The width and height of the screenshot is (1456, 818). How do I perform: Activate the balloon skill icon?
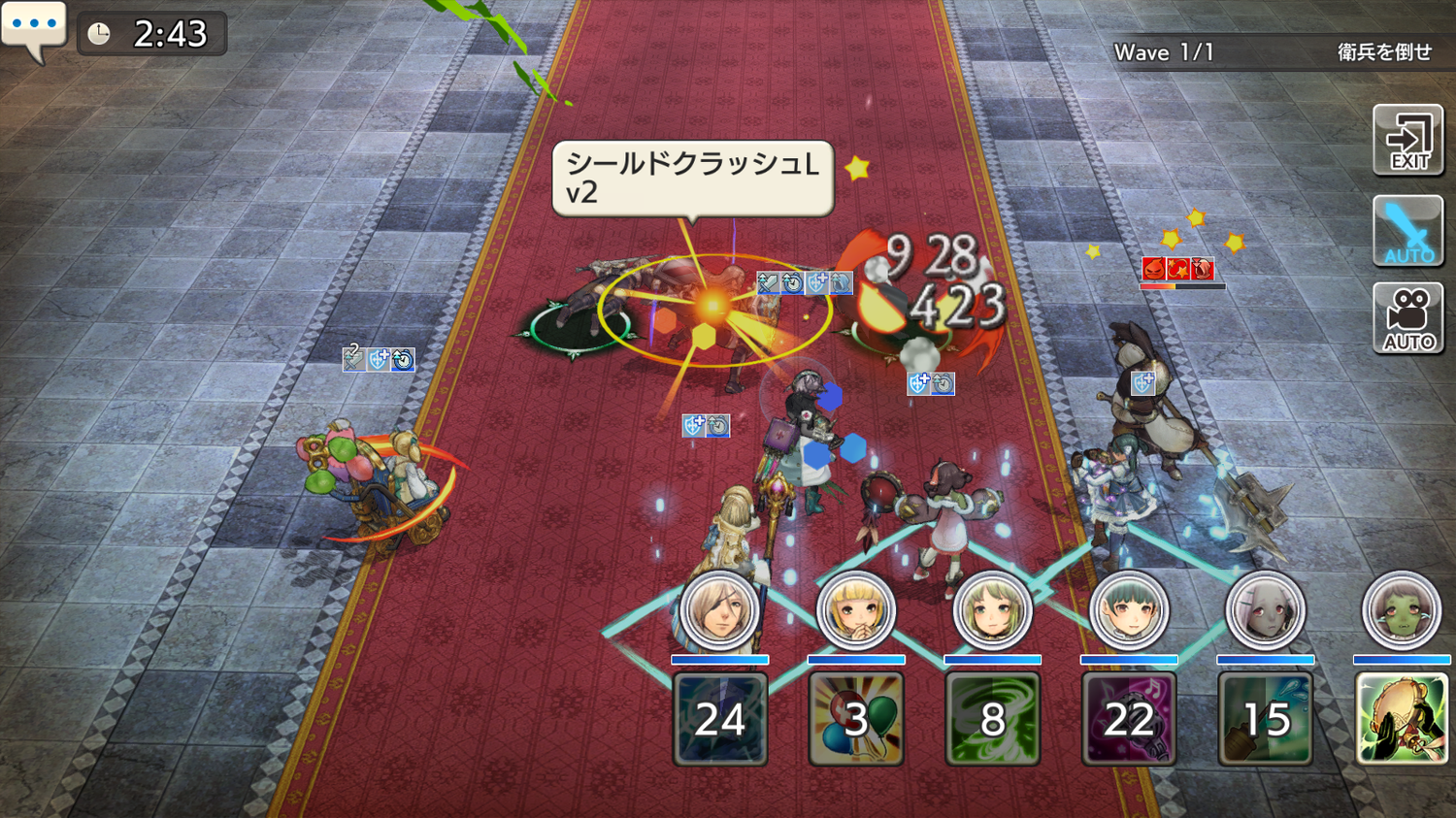point(855,719)
